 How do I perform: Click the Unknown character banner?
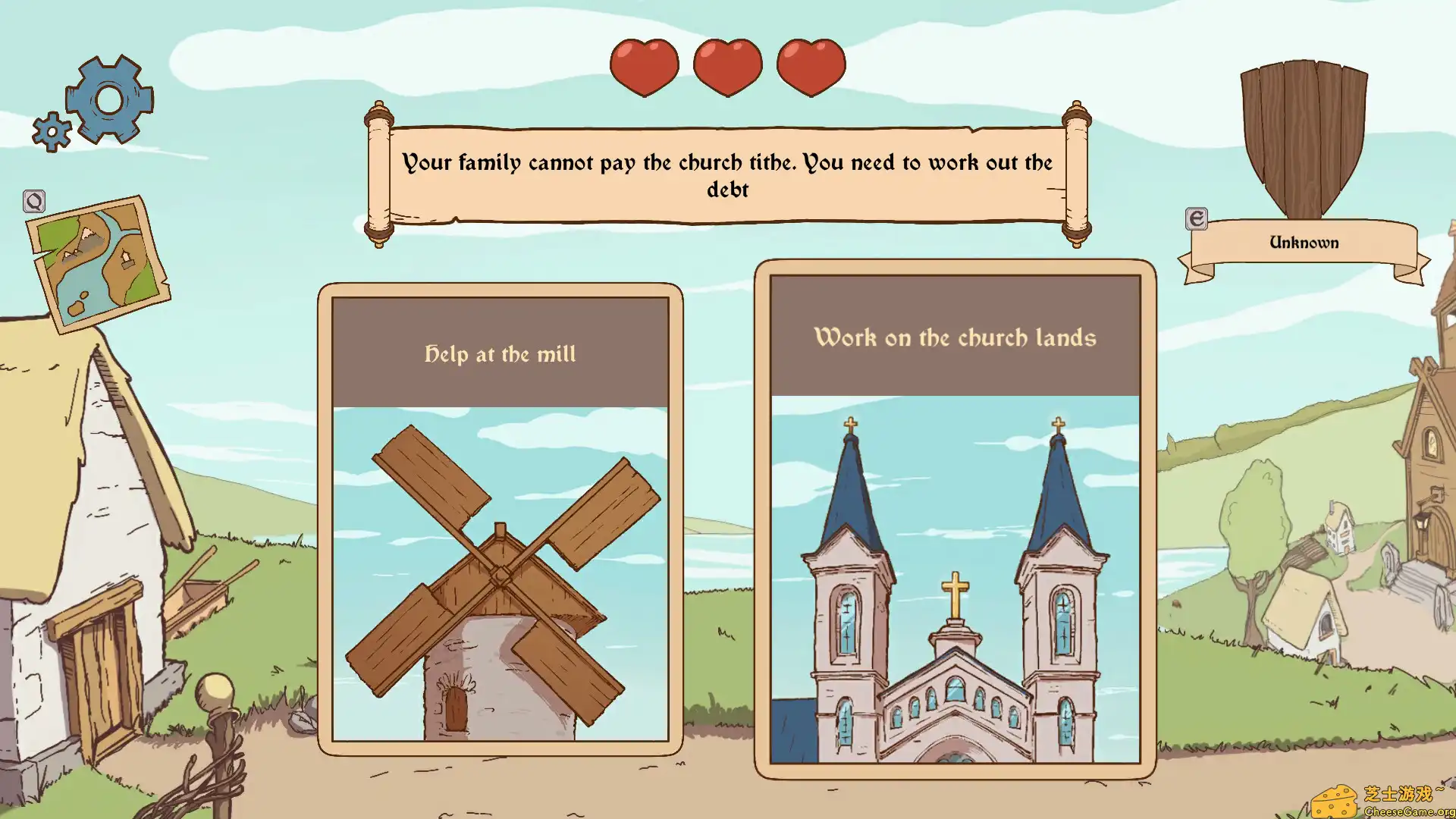[1303, 242]
